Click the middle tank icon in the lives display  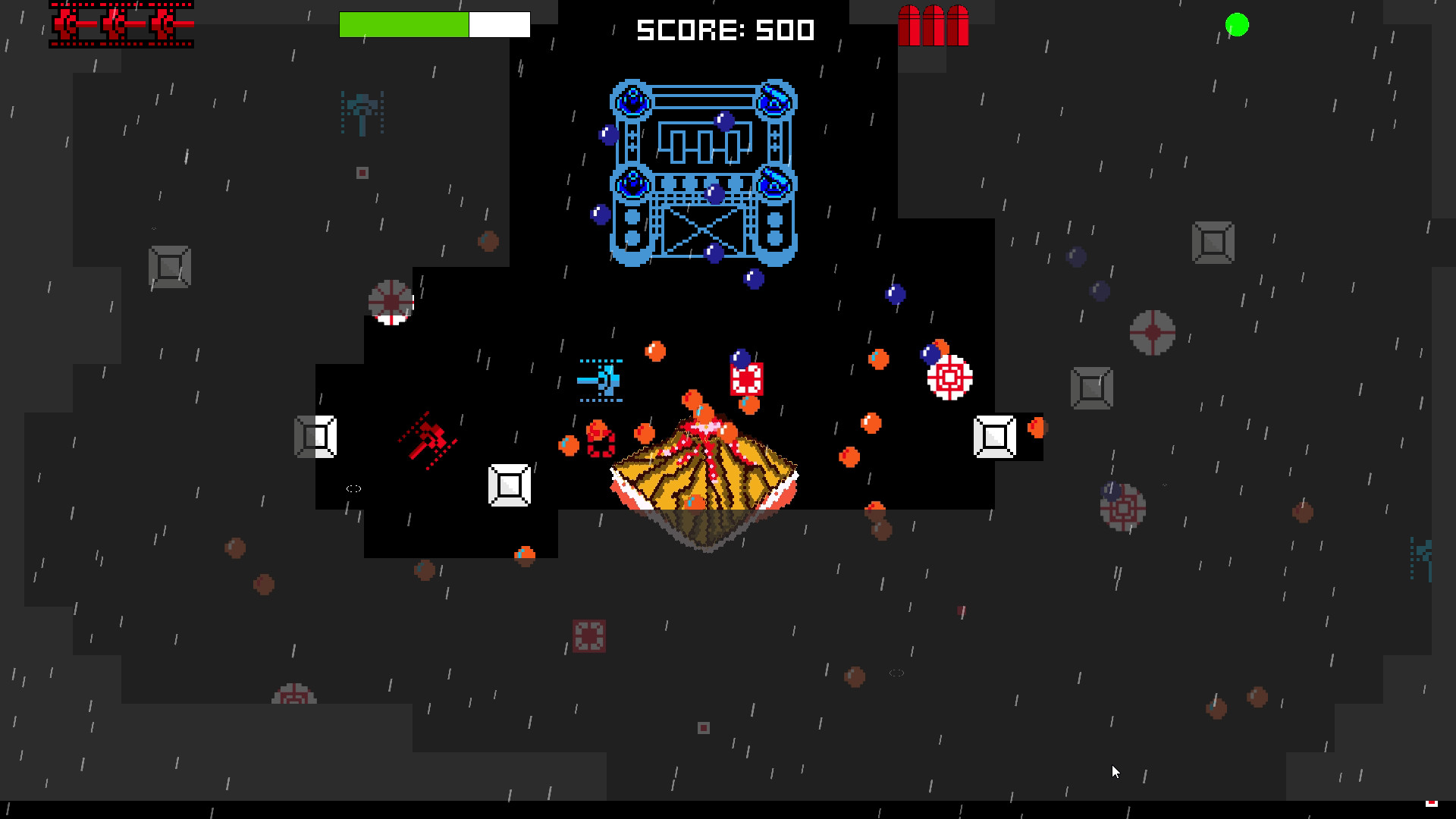tap(114, 23)
